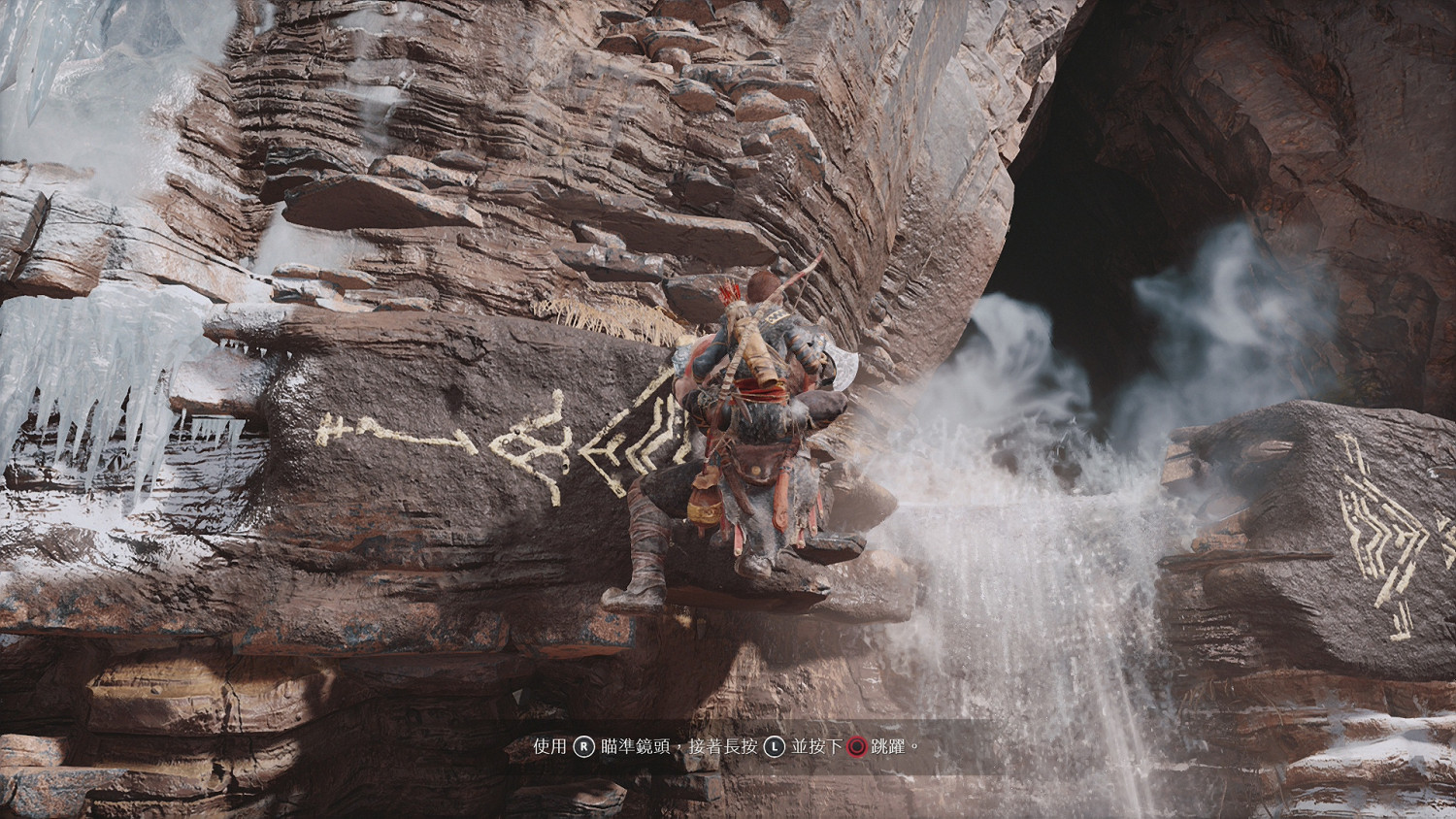This screenshot has height=819, width=1456.
Task: Select the red circle jump button glyph
Action: coord(856,747)
